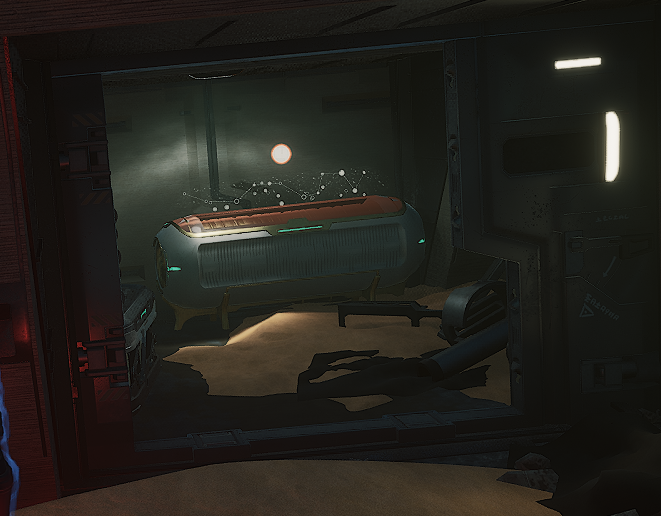661x516 pixels.
Task: Select the glowing orange interaction marker
Action: (x=281, y=153)
